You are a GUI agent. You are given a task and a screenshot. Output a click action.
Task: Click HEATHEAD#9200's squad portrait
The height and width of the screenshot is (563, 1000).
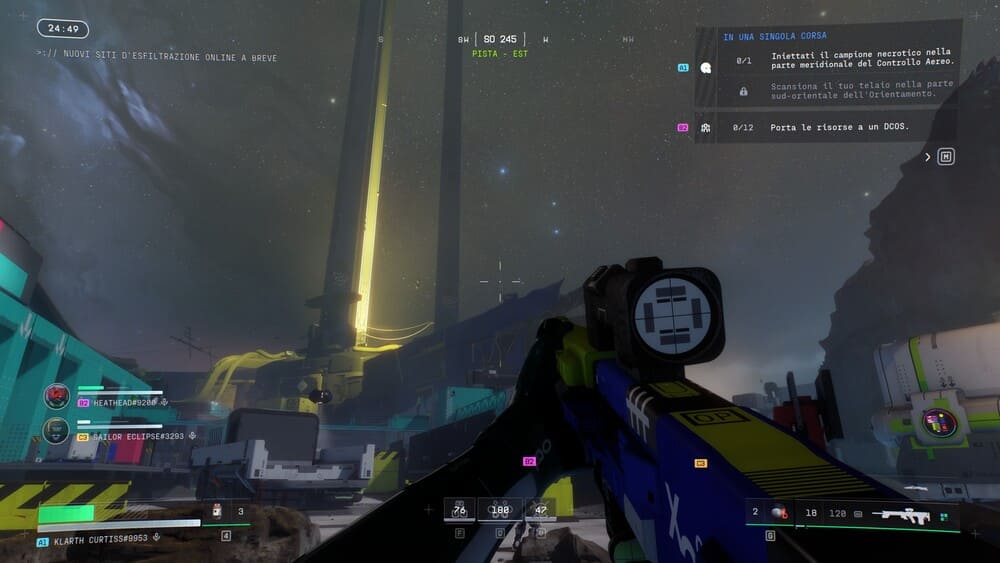coord(57,397)
